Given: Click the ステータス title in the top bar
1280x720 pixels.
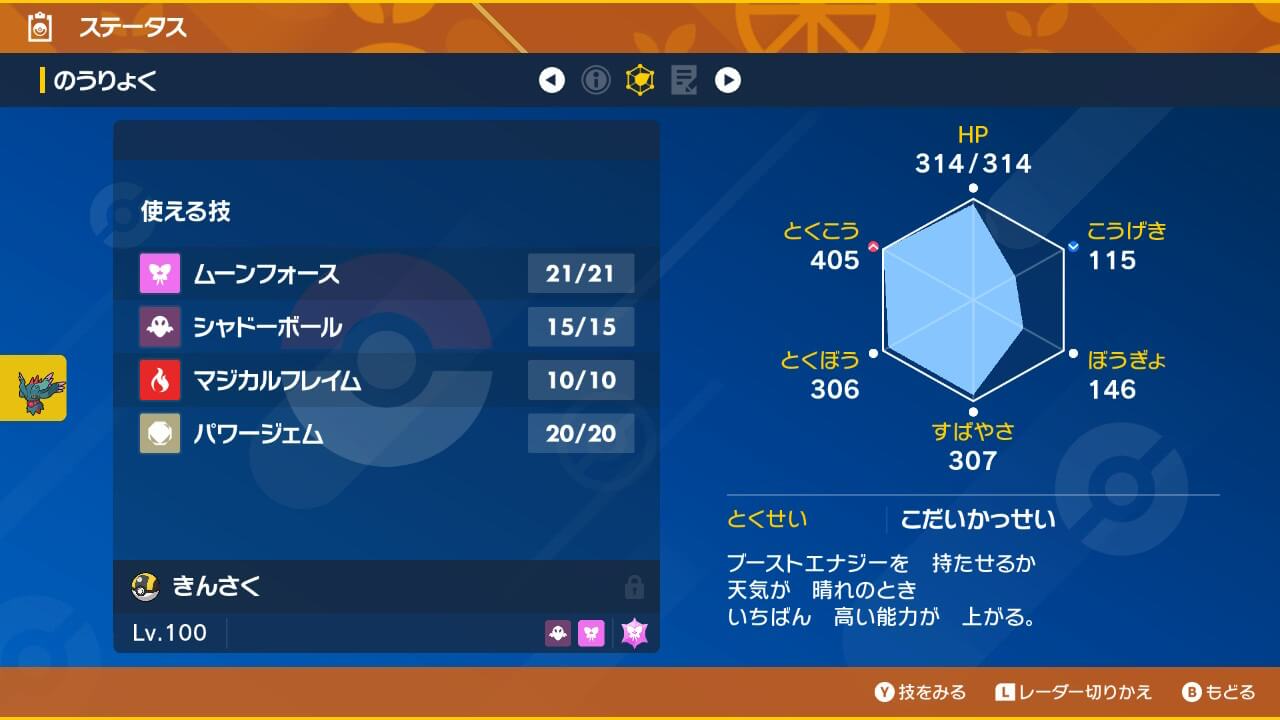Looking at the screenshot, I should pyautogui.click(x=133, y=28).
